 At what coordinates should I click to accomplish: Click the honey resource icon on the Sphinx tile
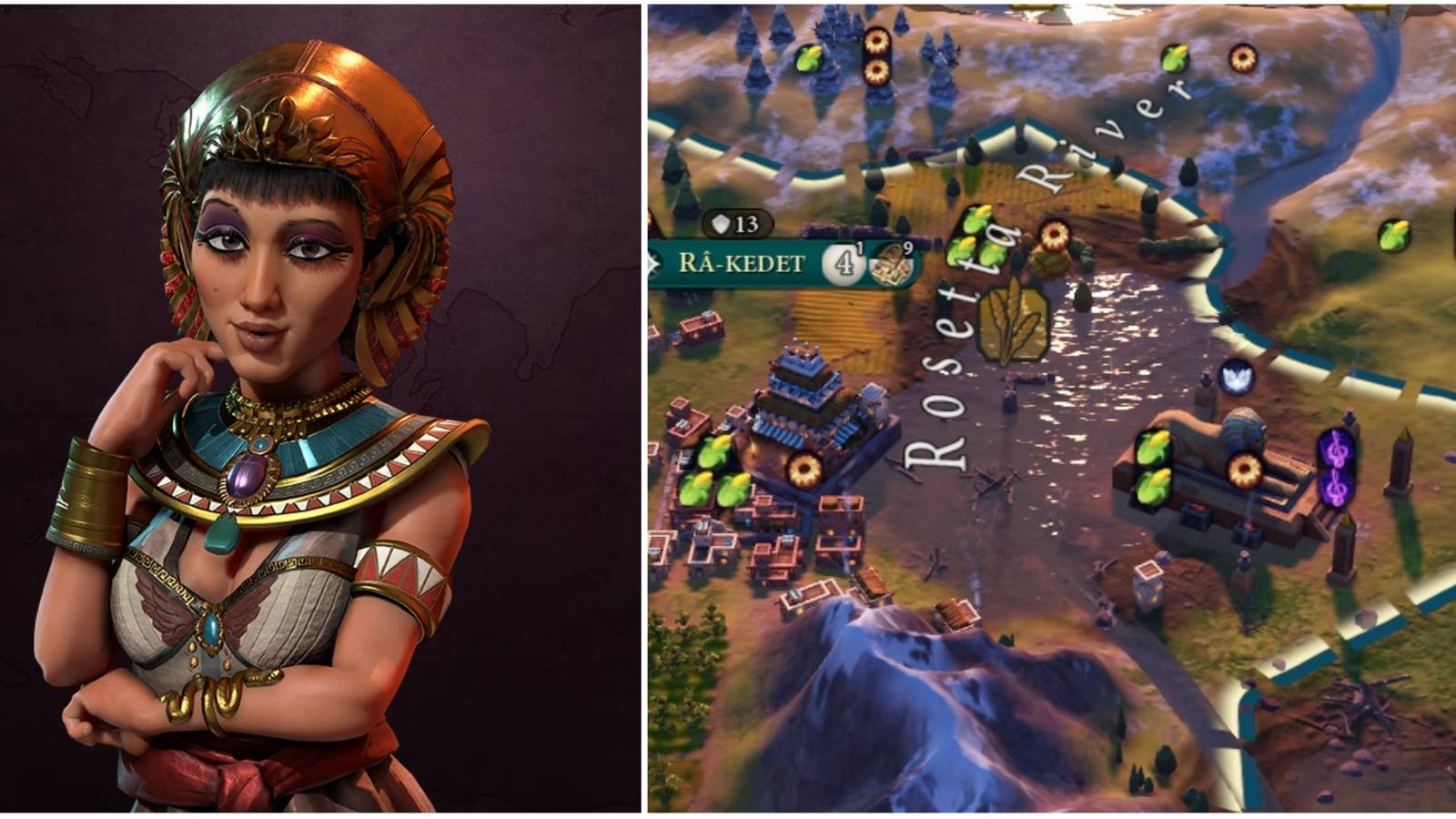(1244, 469)
